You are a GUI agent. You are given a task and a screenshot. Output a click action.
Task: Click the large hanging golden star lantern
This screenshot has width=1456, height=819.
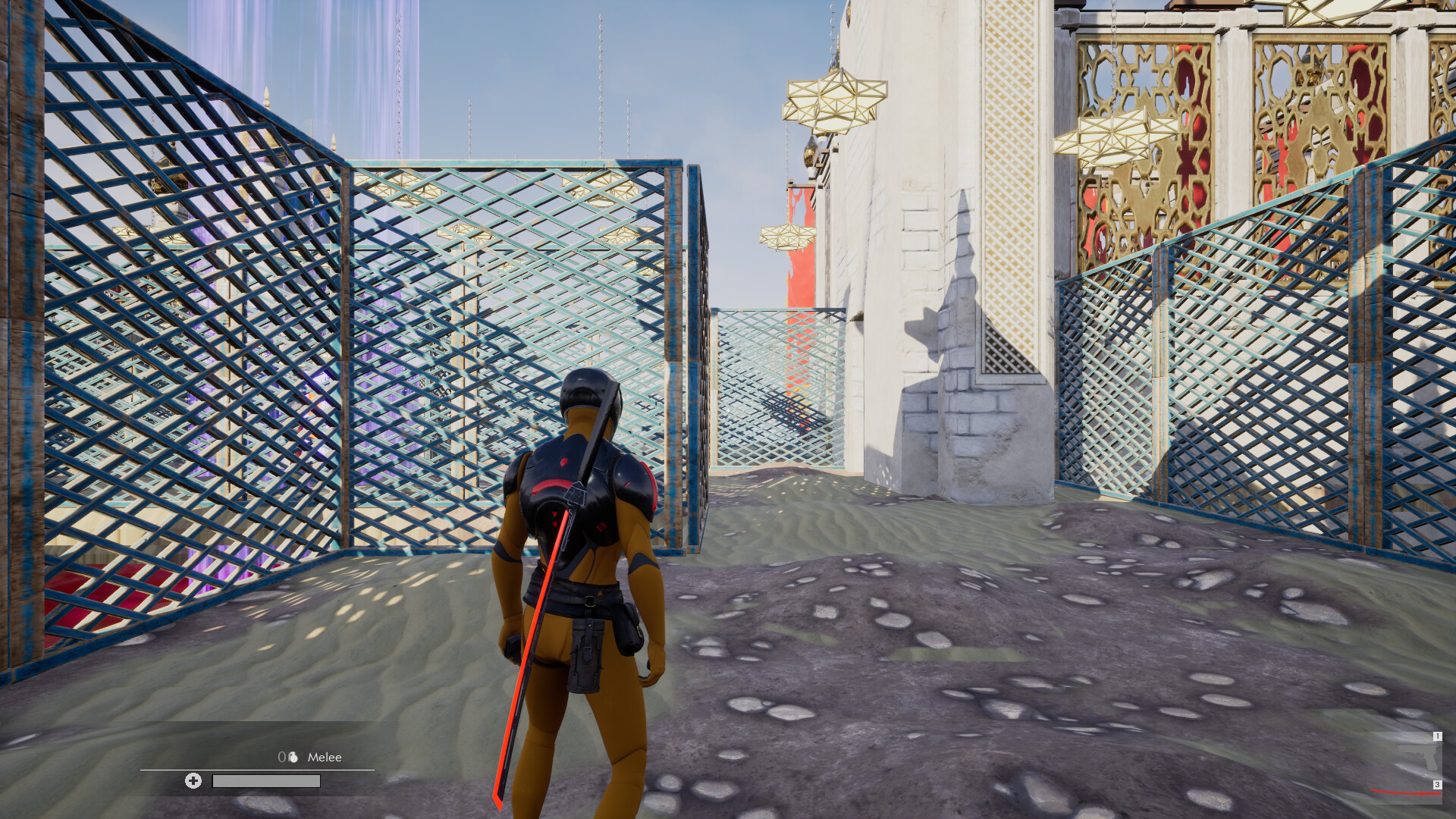(836, 99)
